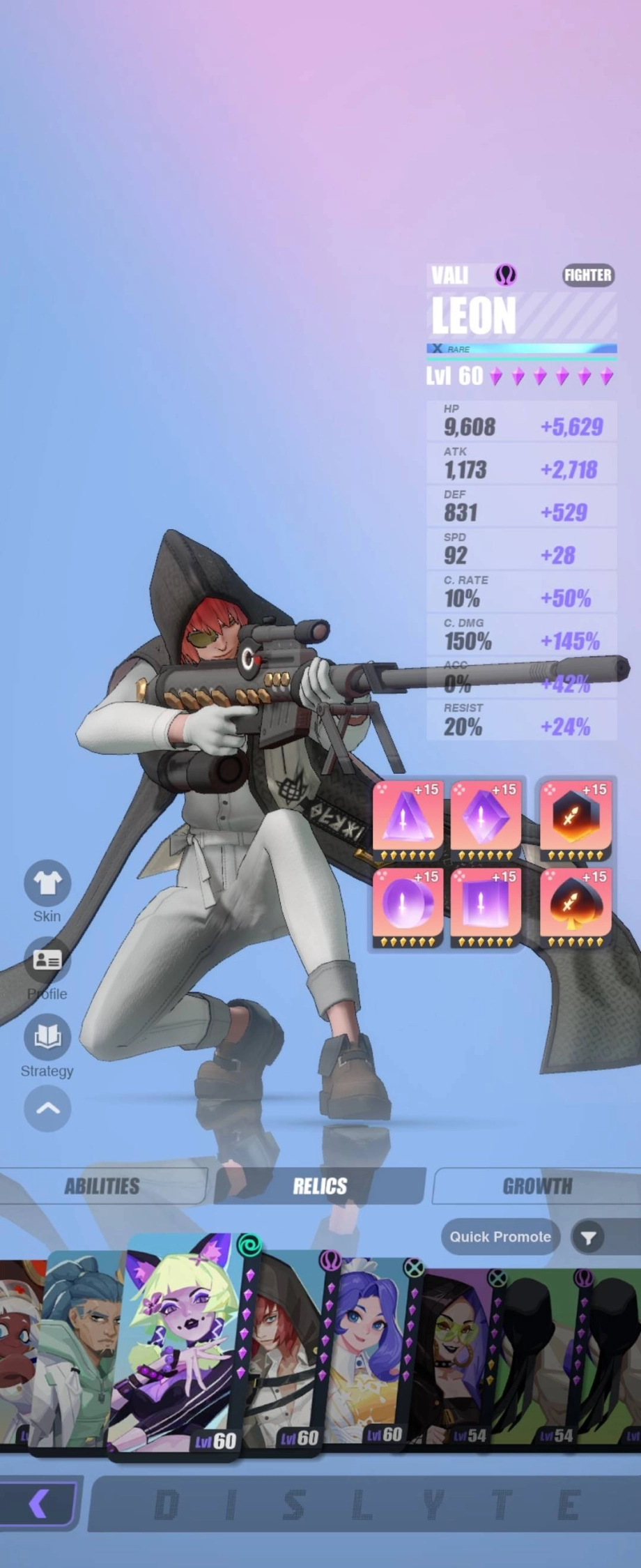
Task: Inspect the orange spade relic
Action: point(576,905)
